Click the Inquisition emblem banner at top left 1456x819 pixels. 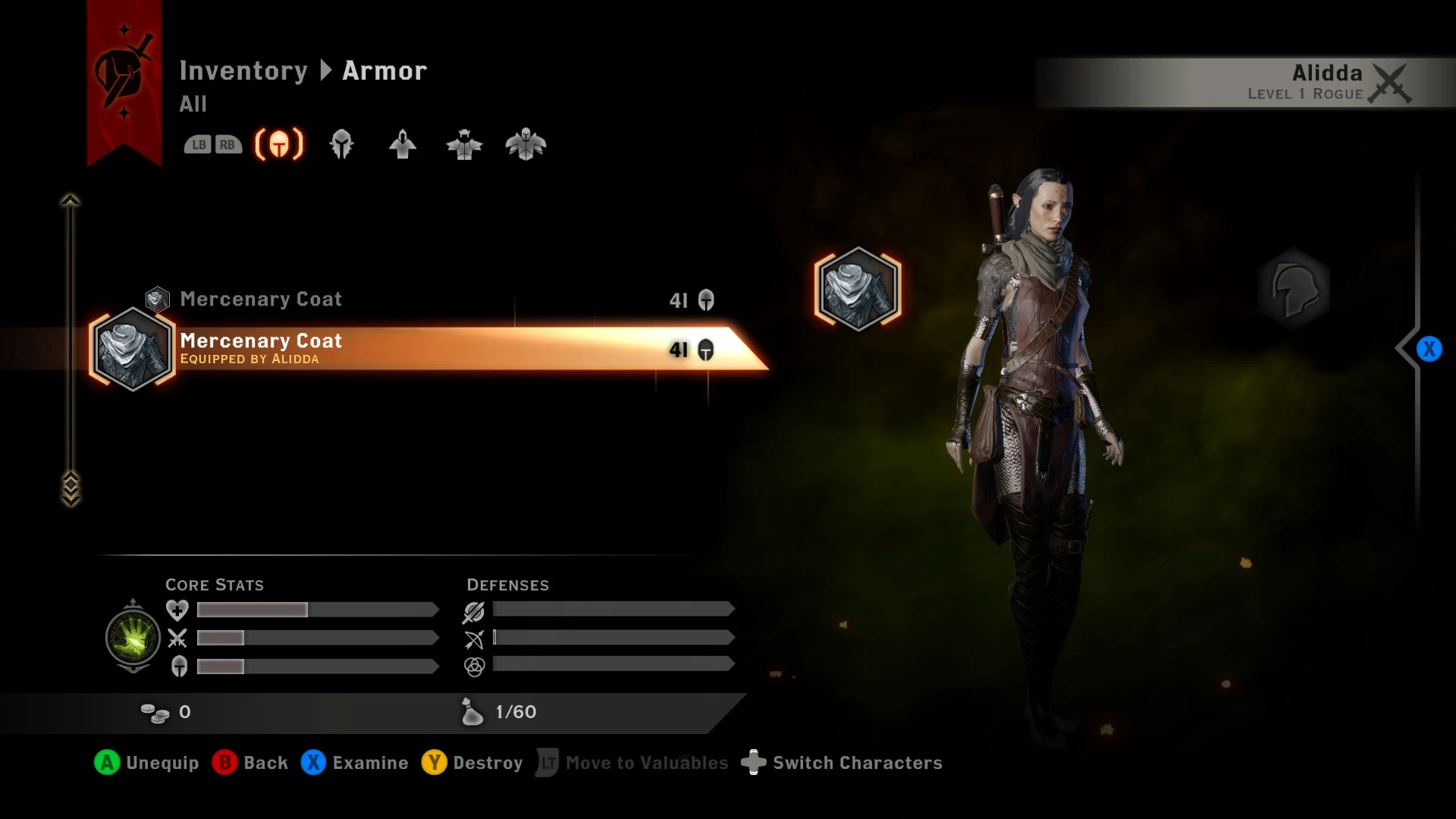point(123,72)
